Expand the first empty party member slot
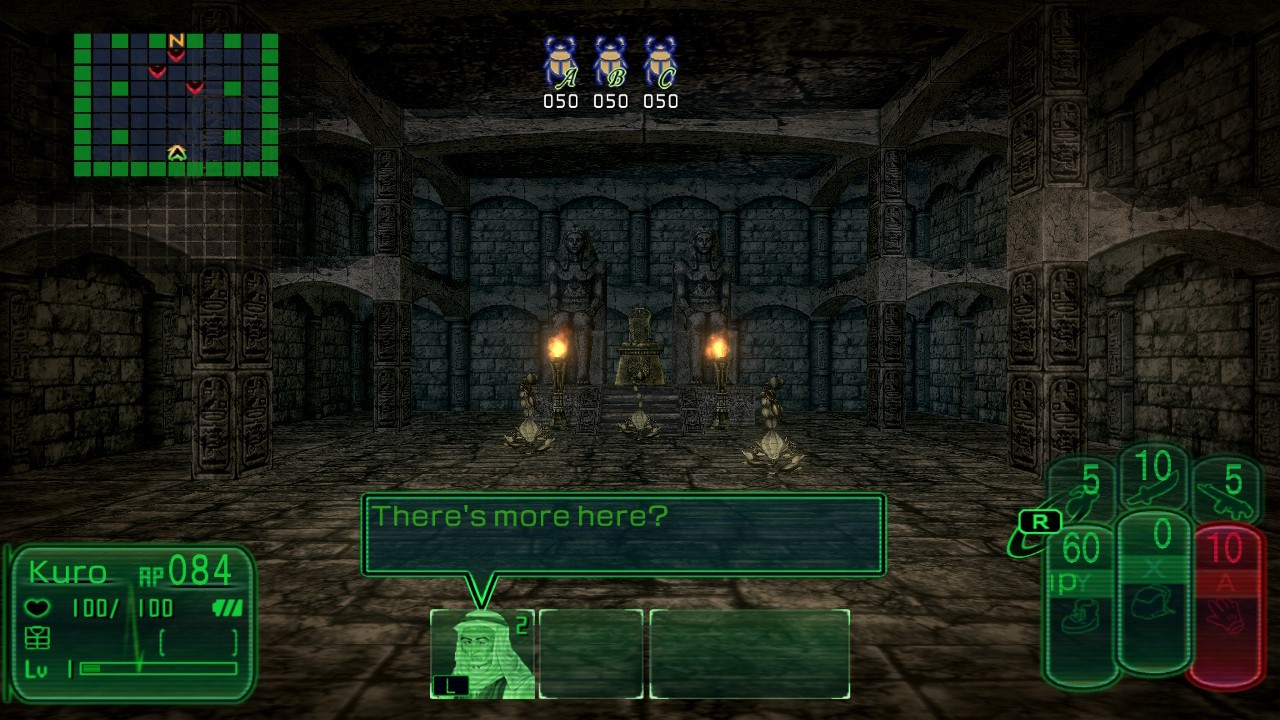Viewport: 1280px width, 720px height. 591,652
